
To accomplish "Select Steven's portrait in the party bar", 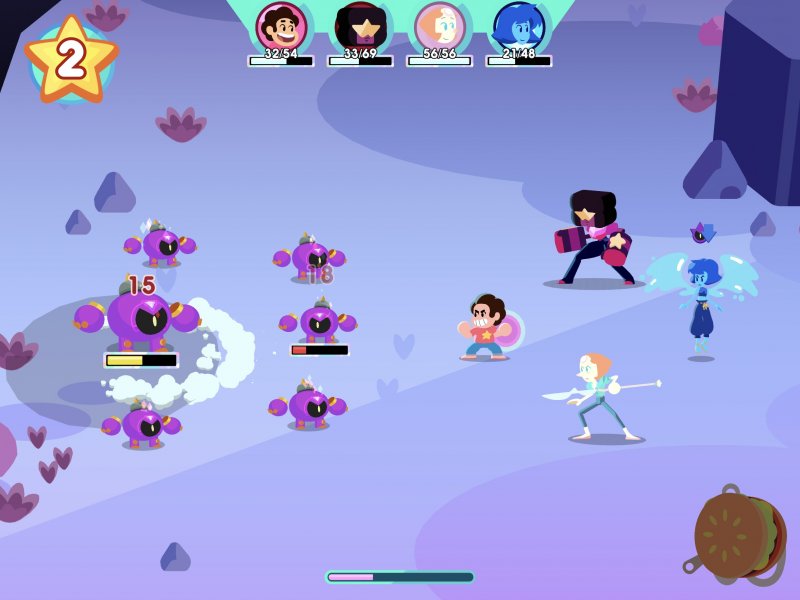I will click(281, 27).
